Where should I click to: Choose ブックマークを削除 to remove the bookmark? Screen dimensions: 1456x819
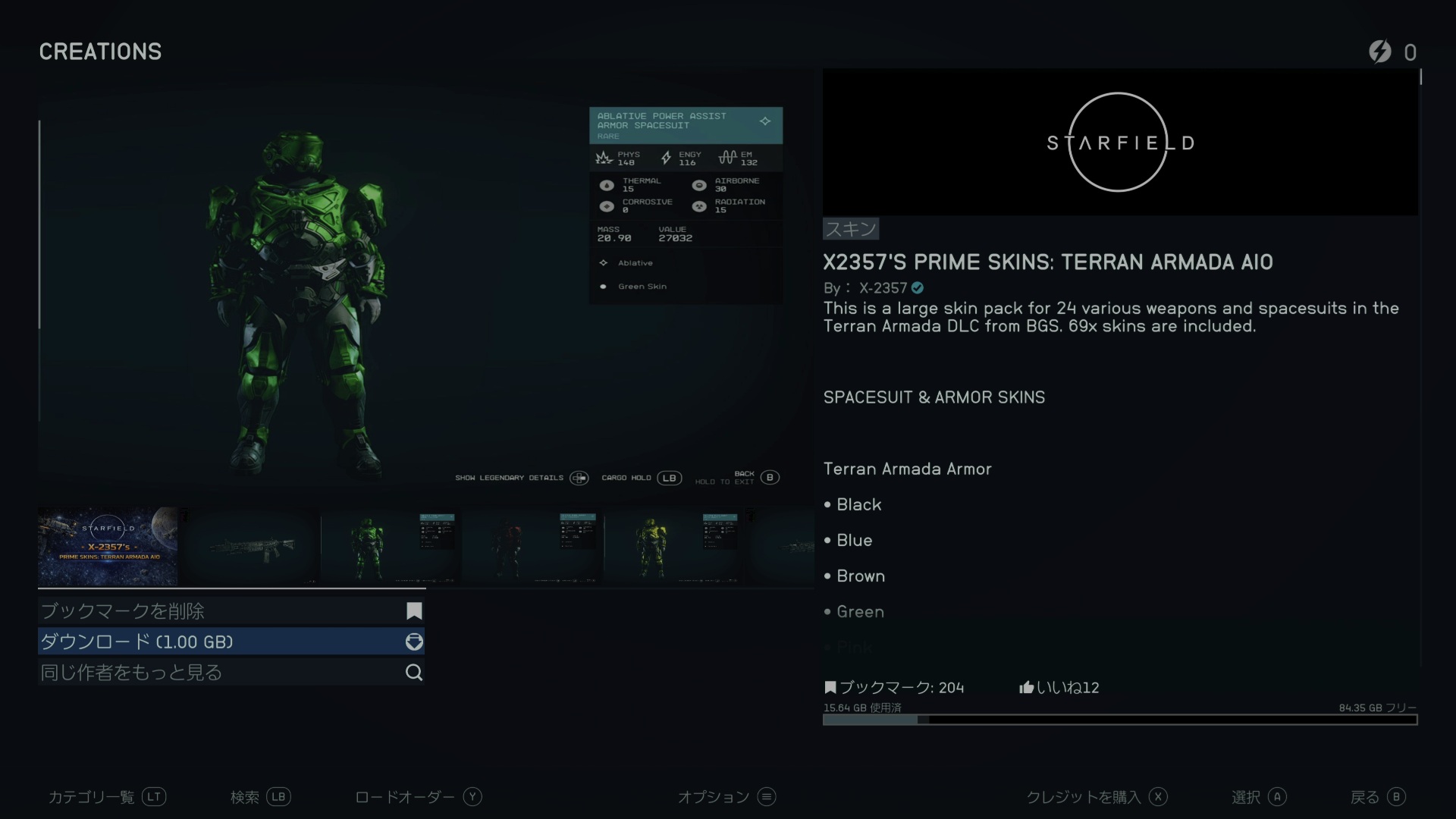click(x=231, y=611)
